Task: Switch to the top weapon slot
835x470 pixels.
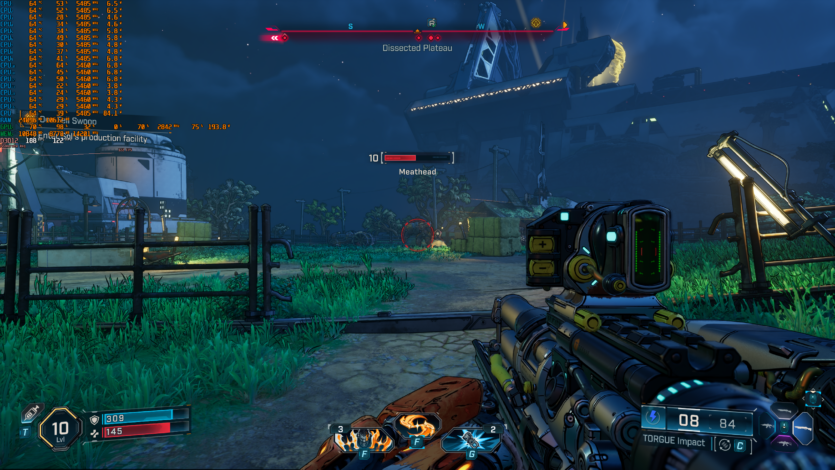Action: point(786,412)
